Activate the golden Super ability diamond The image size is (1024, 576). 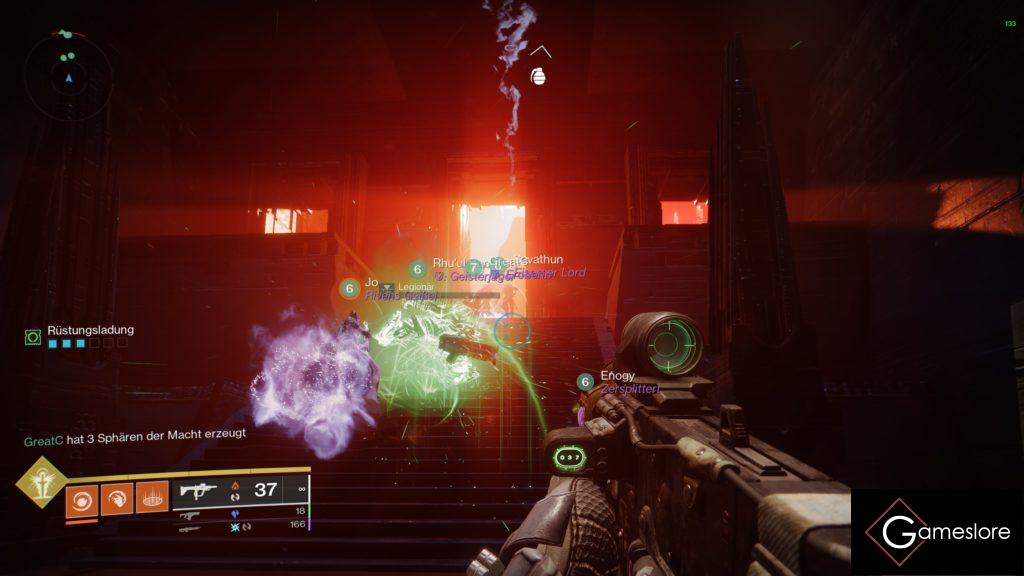click(x=40, y=483)
